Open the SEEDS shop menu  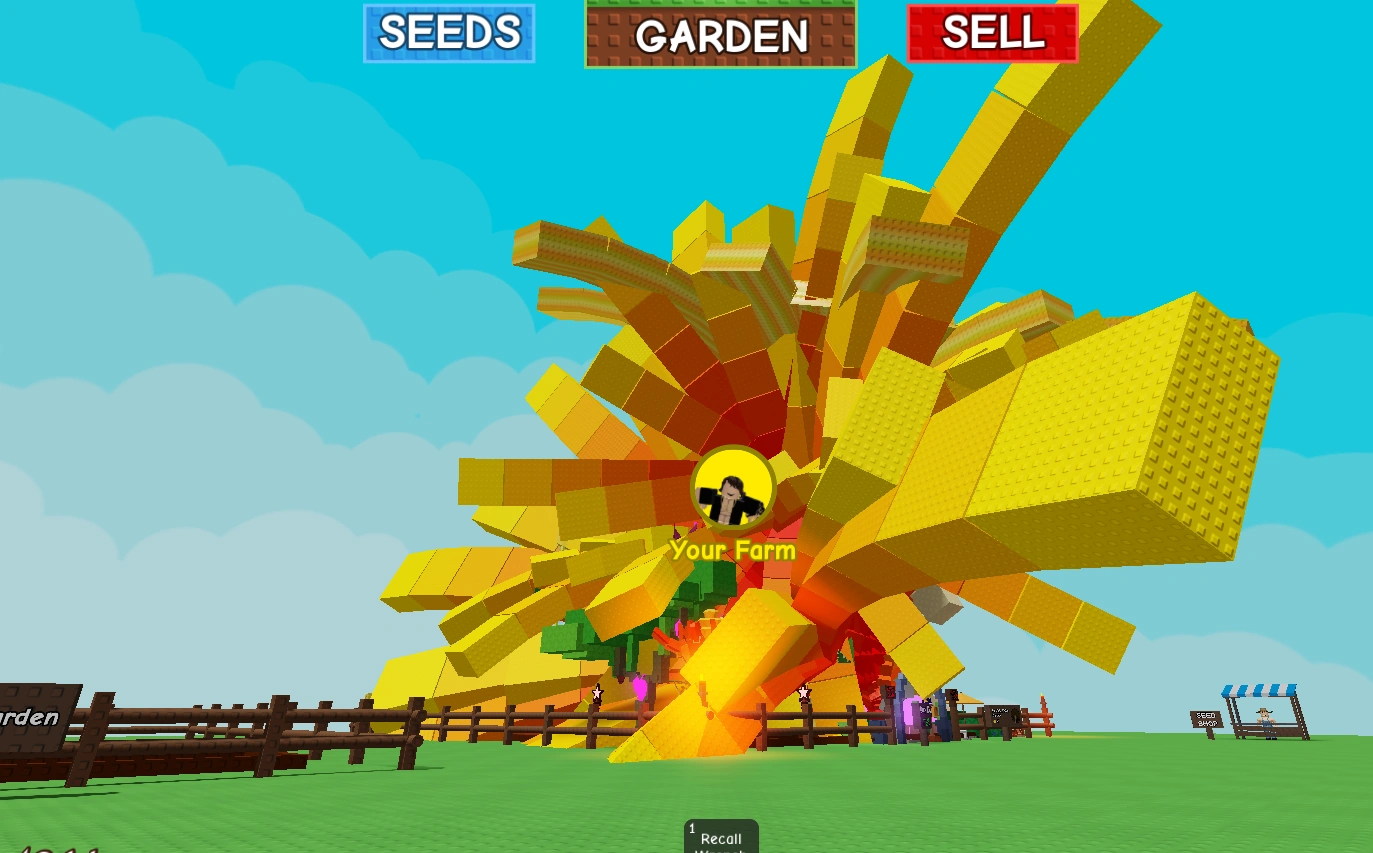pos(448,33)
